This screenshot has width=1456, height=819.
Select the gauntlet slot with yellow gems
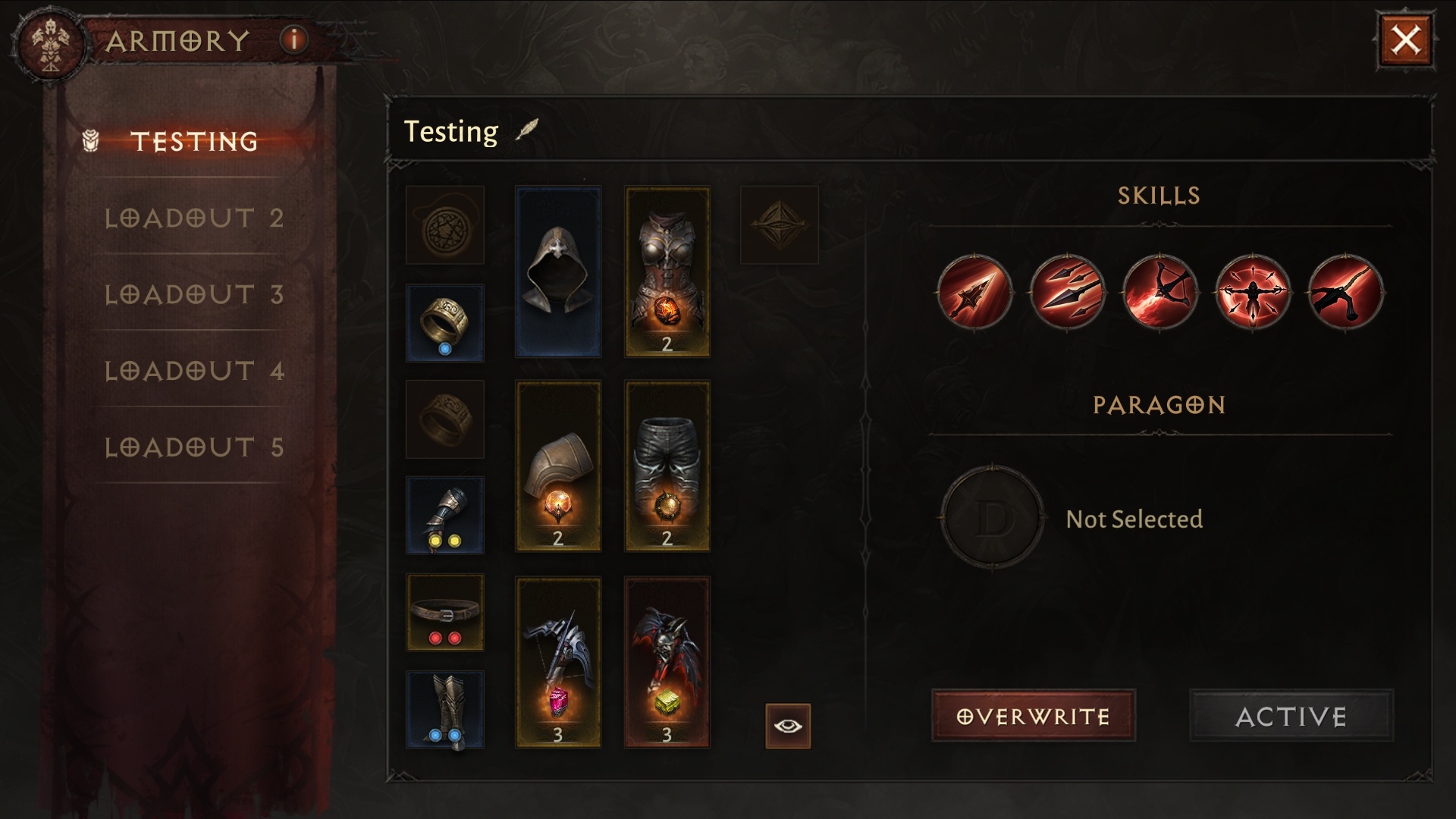tap(445, 516)
